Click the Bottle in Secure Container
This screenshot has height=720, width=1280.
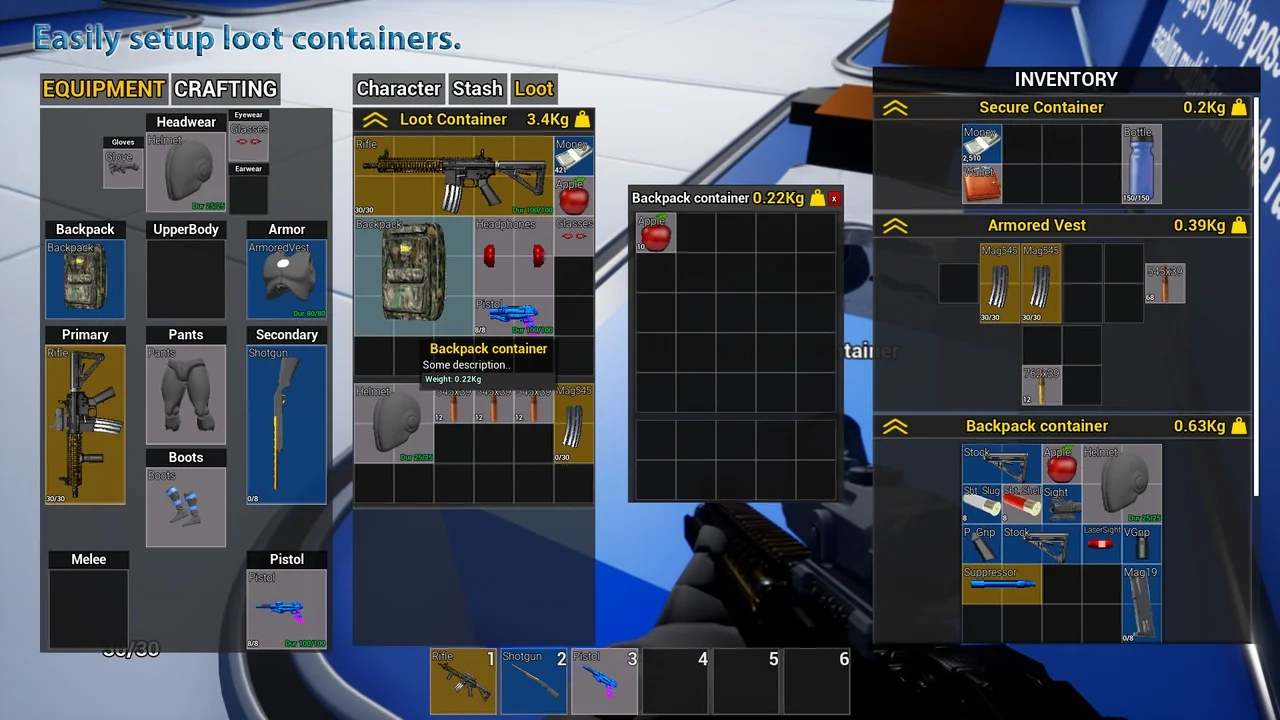pos(1140,165)
